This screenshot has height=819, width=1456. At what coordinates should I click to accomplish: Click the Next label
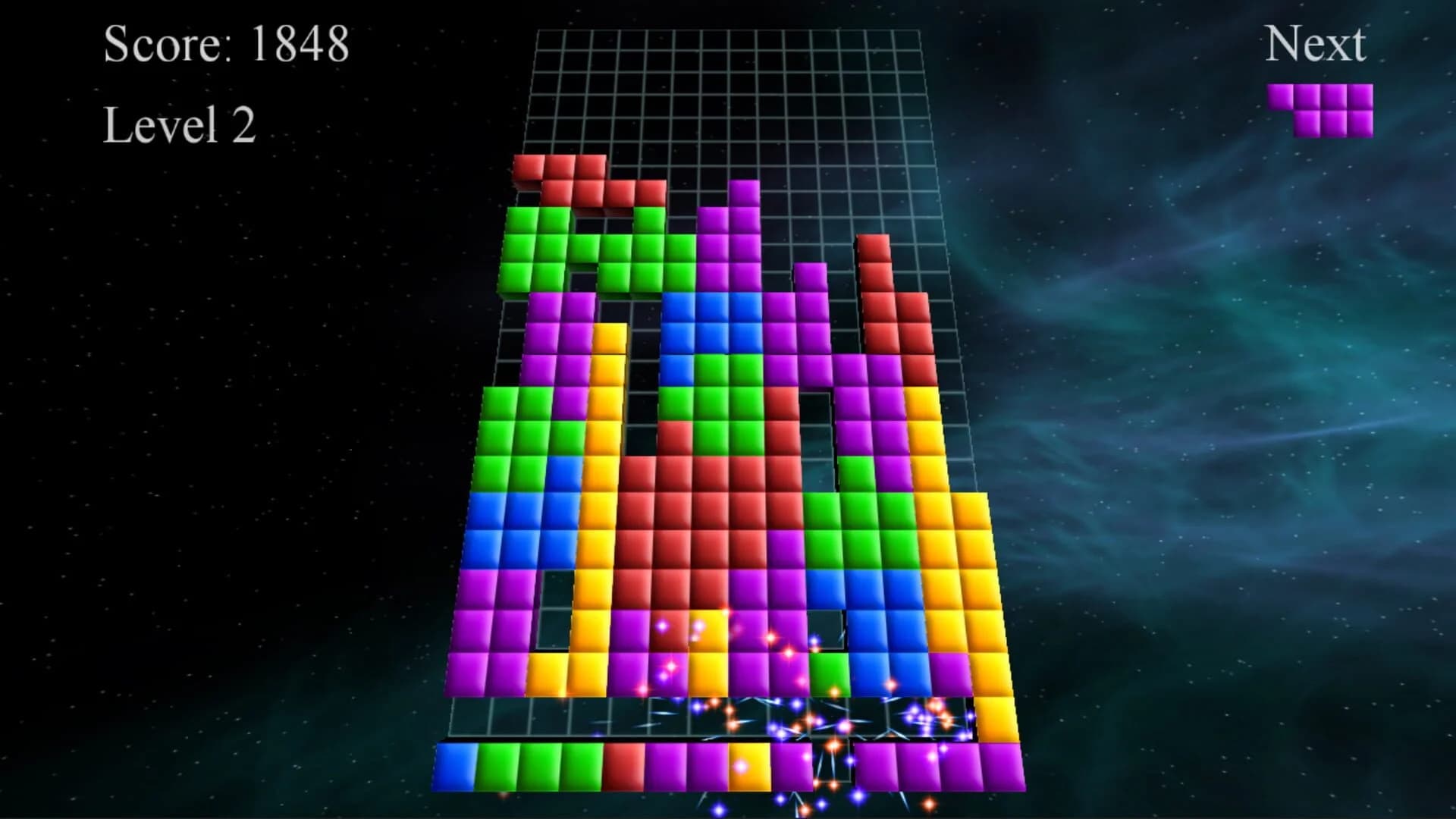coord(1316,43)
